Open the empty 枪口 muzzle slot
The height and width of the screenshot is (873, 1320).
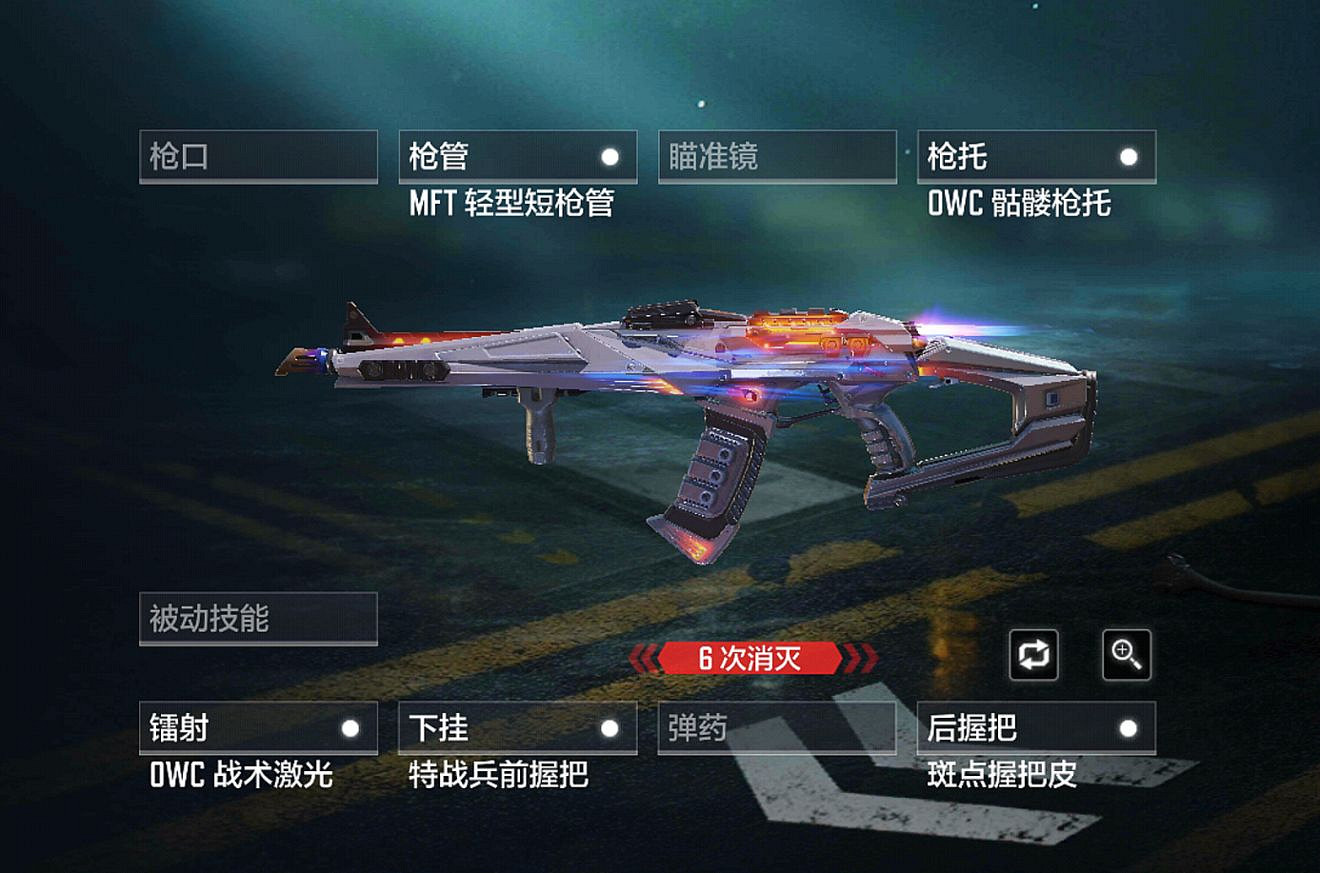click(x=258, y=156)
